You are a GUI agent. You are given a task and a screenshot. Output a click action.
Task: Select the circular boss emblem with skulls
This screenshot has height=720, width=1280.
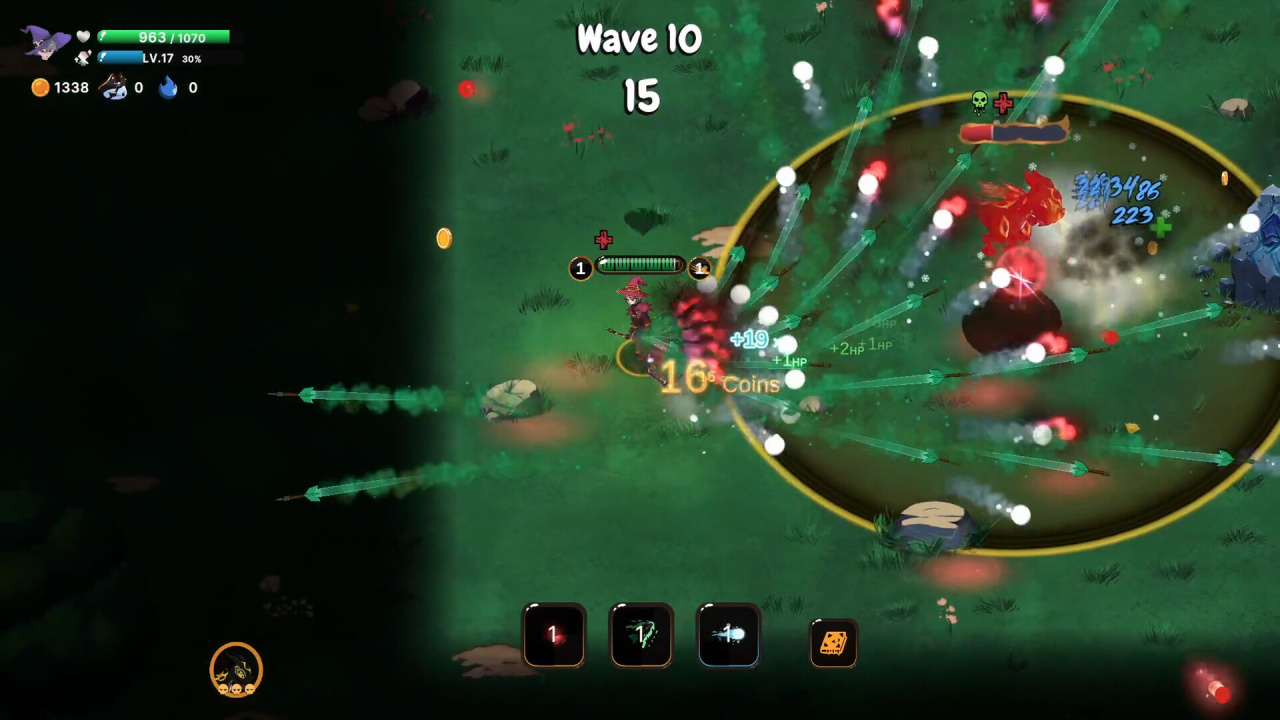[x=236, y=669]
